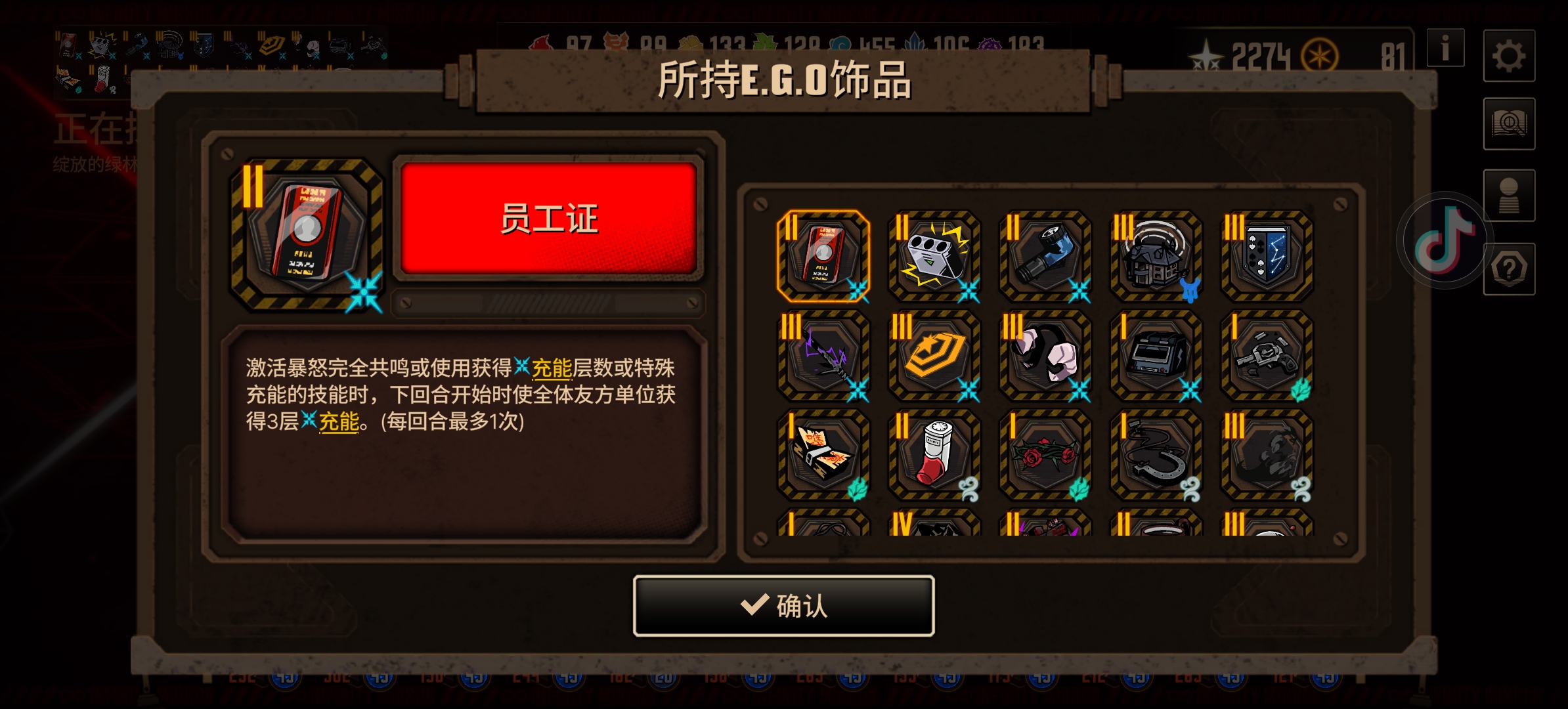
Task: Open the settings gear menu
Action: pos(1510,56)
